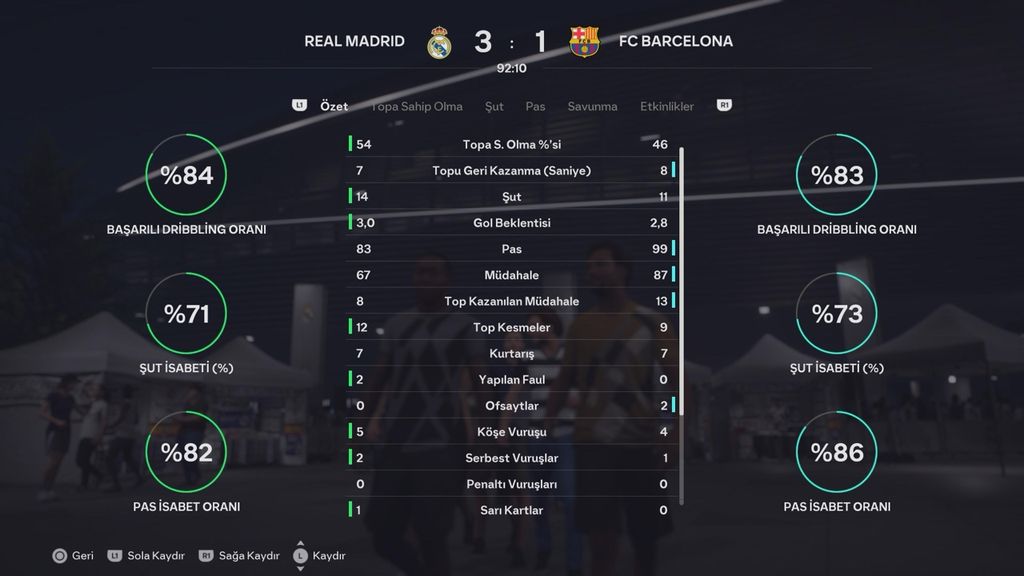Select the Gol Beklentisi stat row

coord(512,223)
